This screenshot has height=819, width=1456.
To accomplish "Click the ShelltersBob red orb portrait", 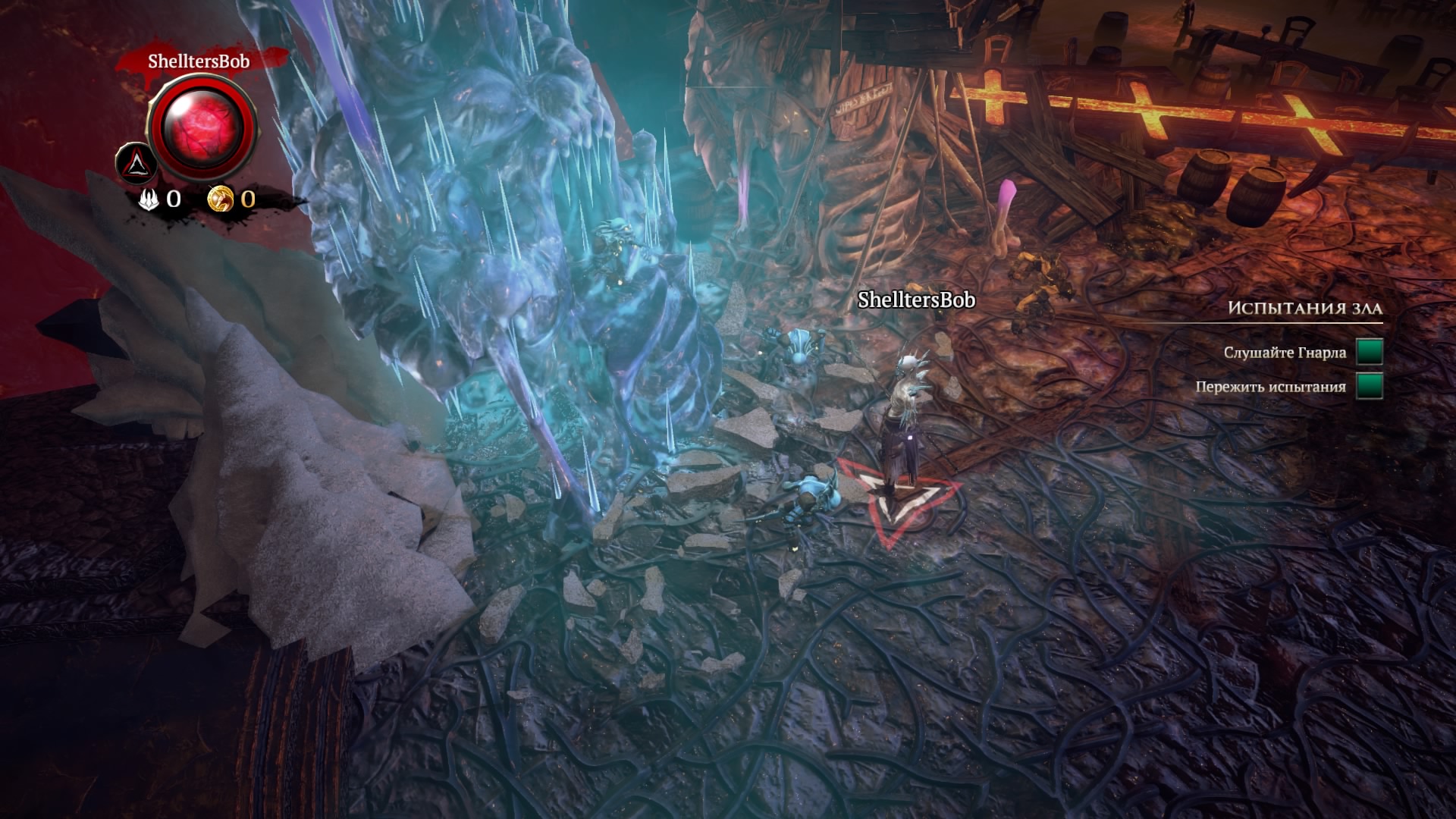I will pos(202,126).
